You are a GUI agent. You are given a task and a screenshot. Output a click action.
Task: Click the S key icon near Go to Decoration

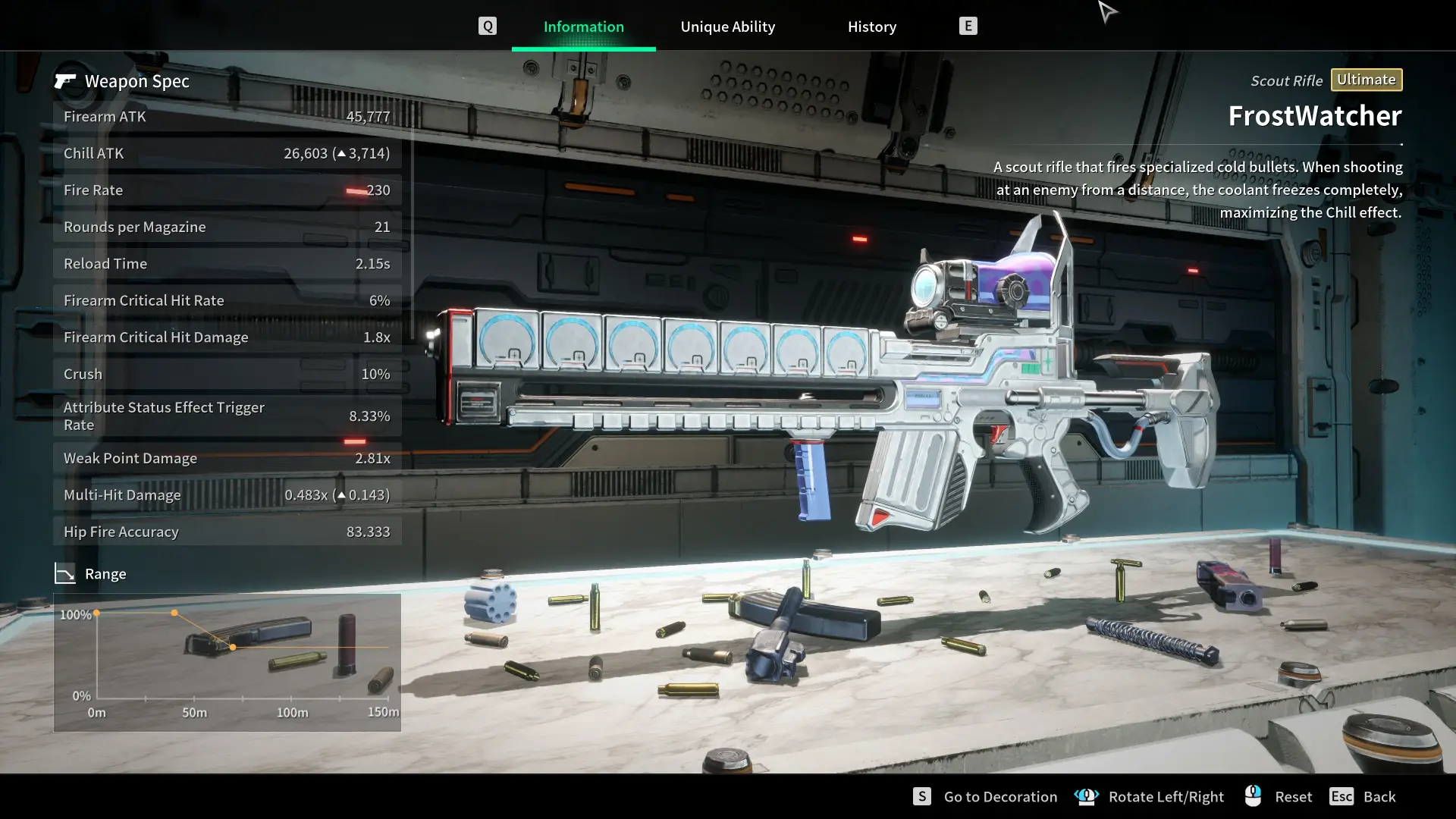(922, 796)
